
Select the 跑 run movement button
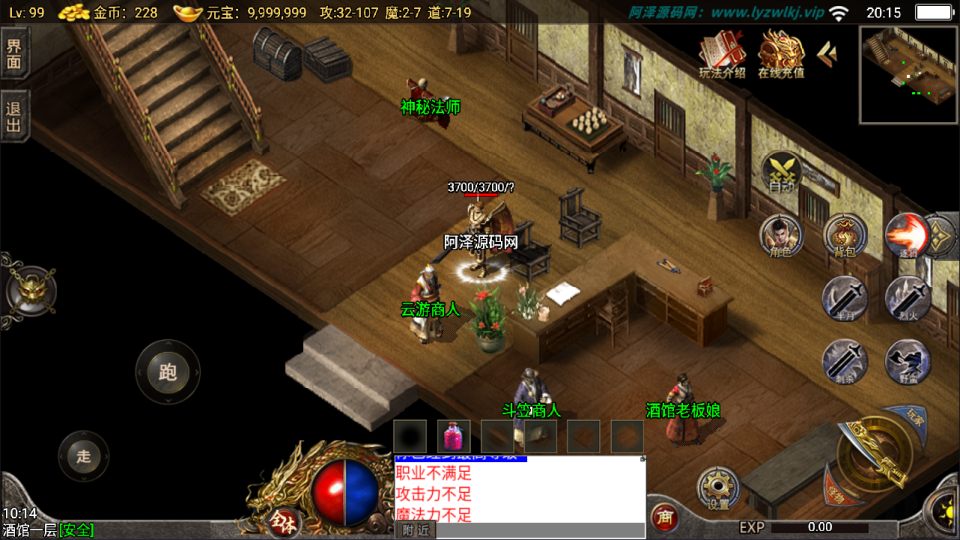pos(167,372)
